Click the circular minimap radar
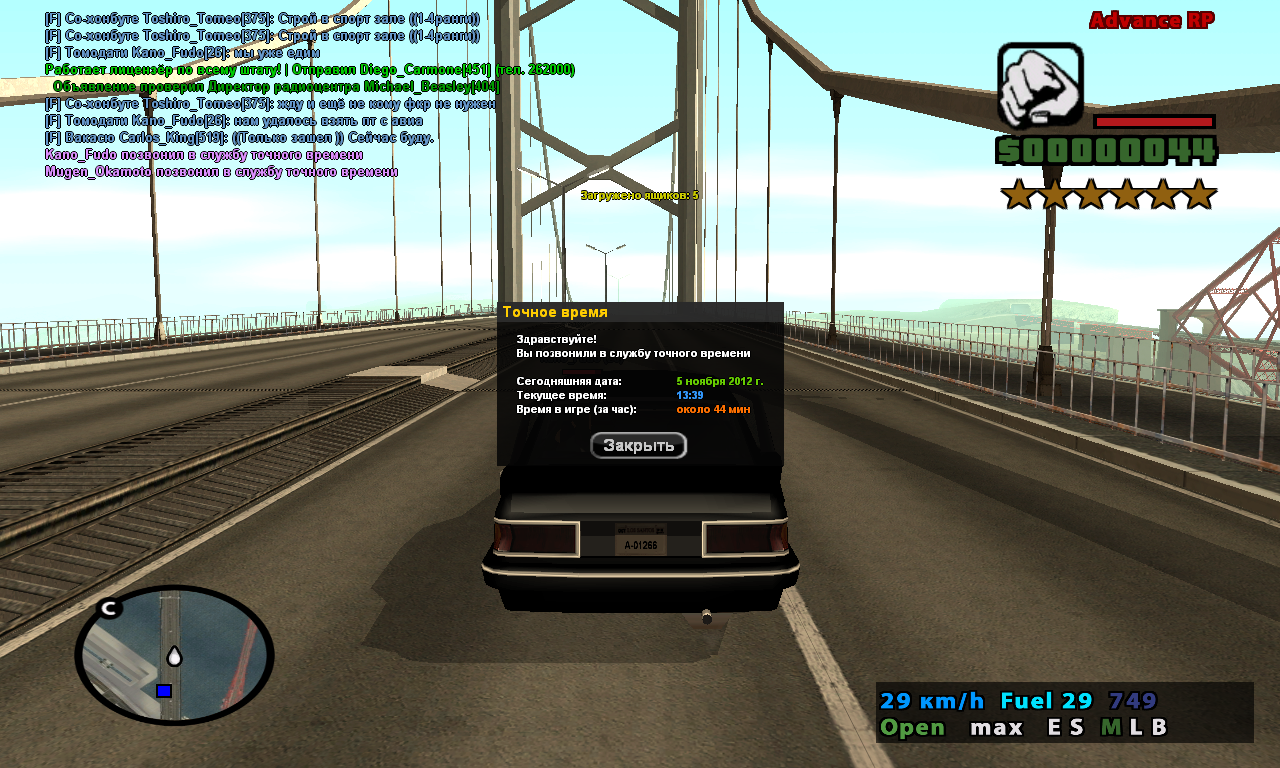The height and width of the screenshot is (768, 1280). [174, 655]
